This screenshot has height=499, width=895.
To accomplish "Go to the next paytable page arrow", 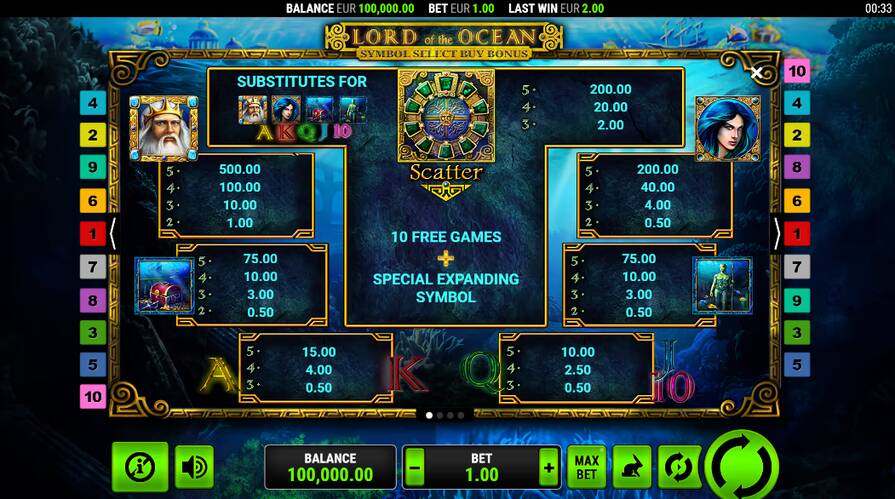I will pyautogui.click(x=777, y=234).
